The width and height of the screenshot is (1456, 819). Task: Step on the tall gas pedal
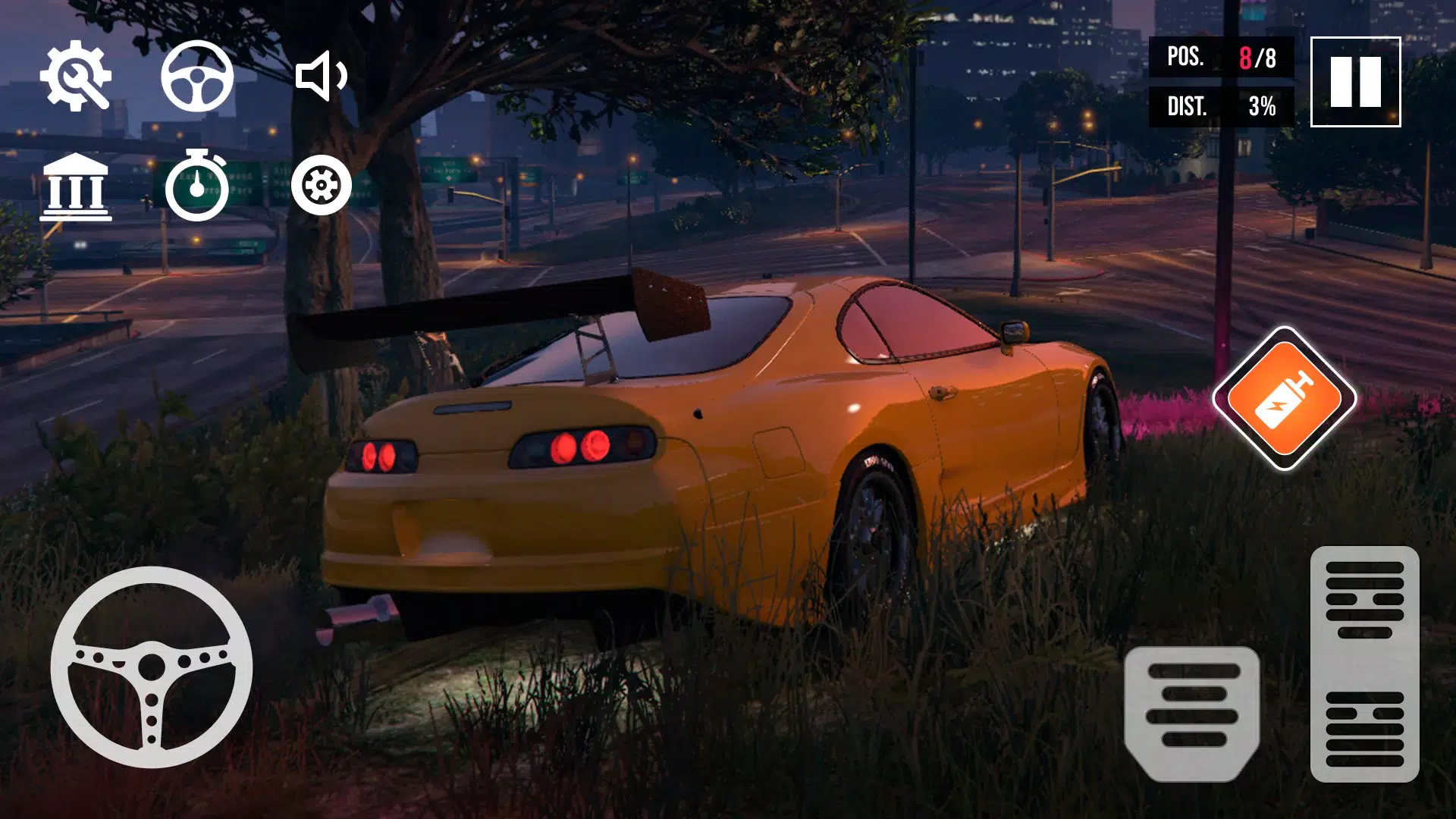coord(1364,664)
